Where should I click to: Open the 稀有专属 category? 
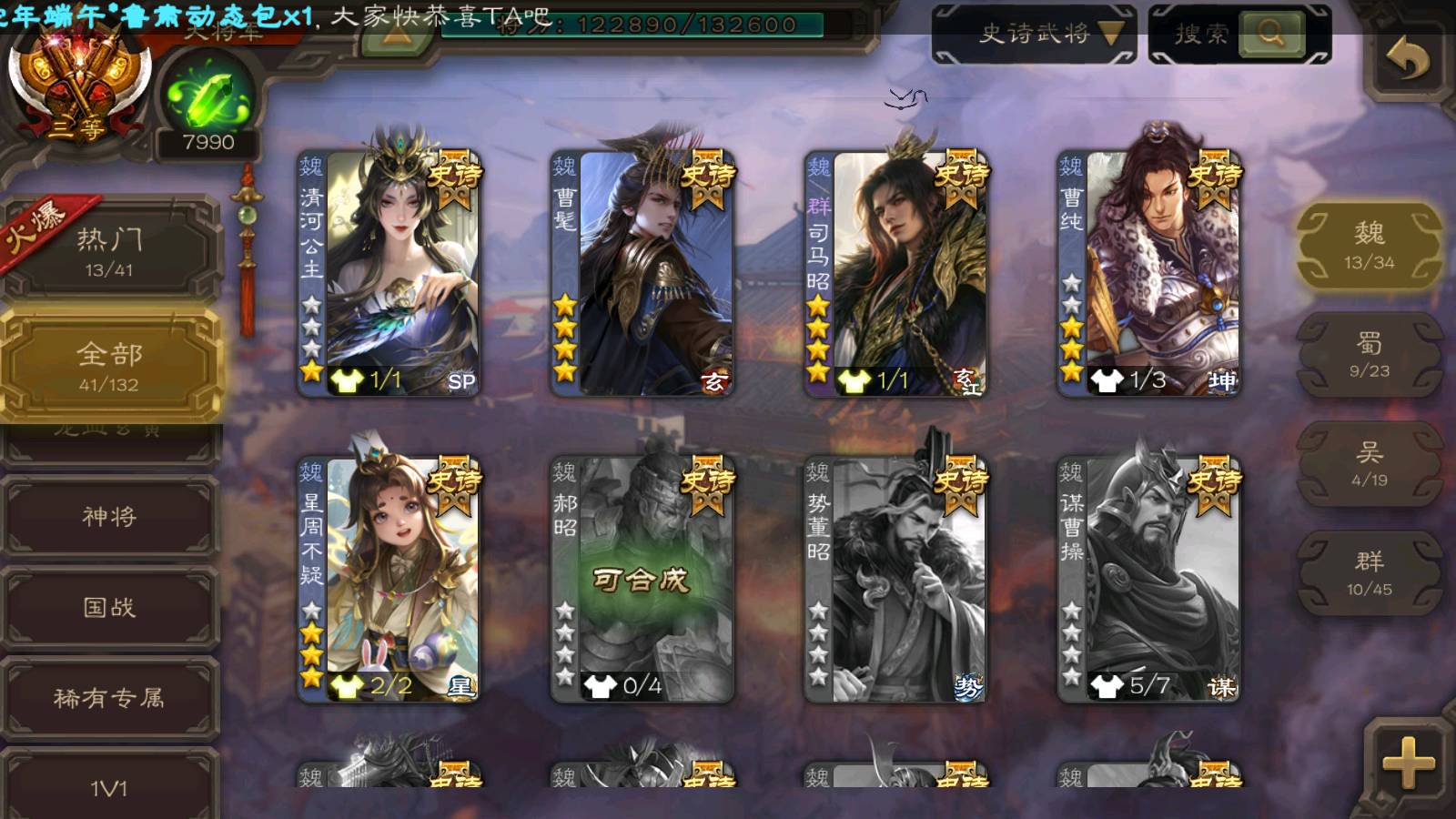click(109, 698)
